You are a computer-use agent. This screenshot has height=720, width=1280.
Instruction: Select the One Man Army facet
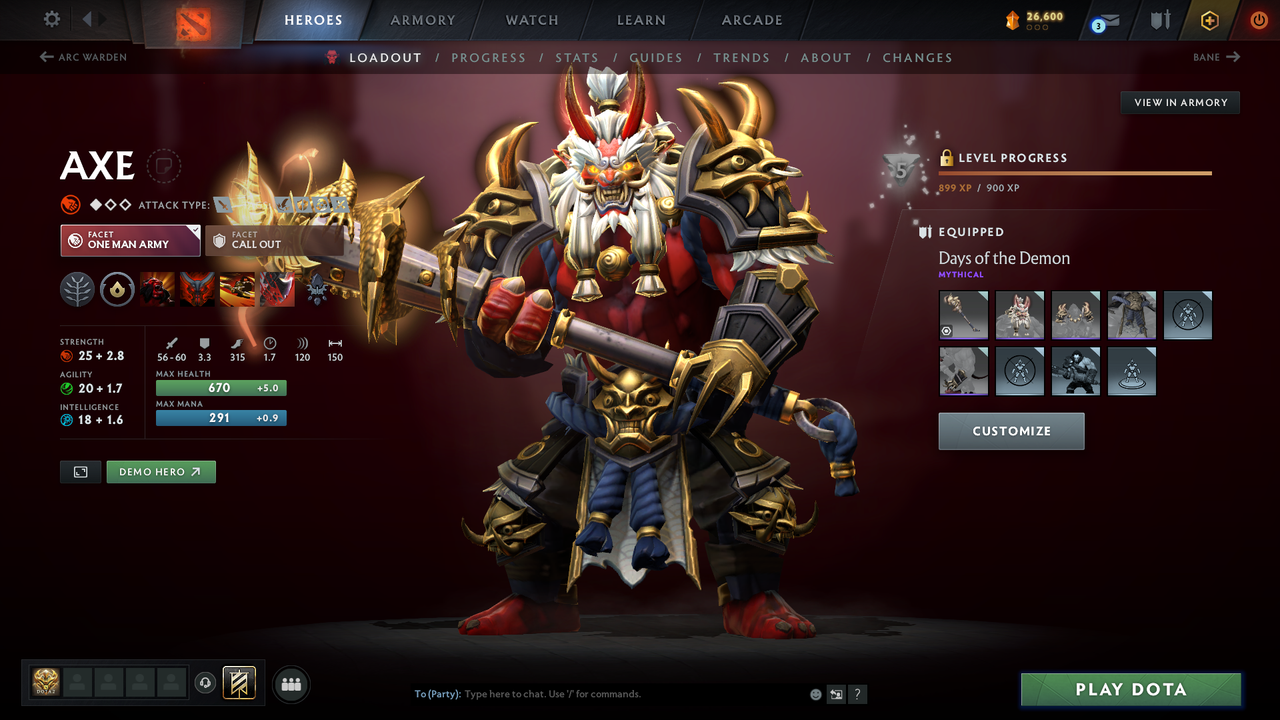pyautogui.click(x=130, y=240)
